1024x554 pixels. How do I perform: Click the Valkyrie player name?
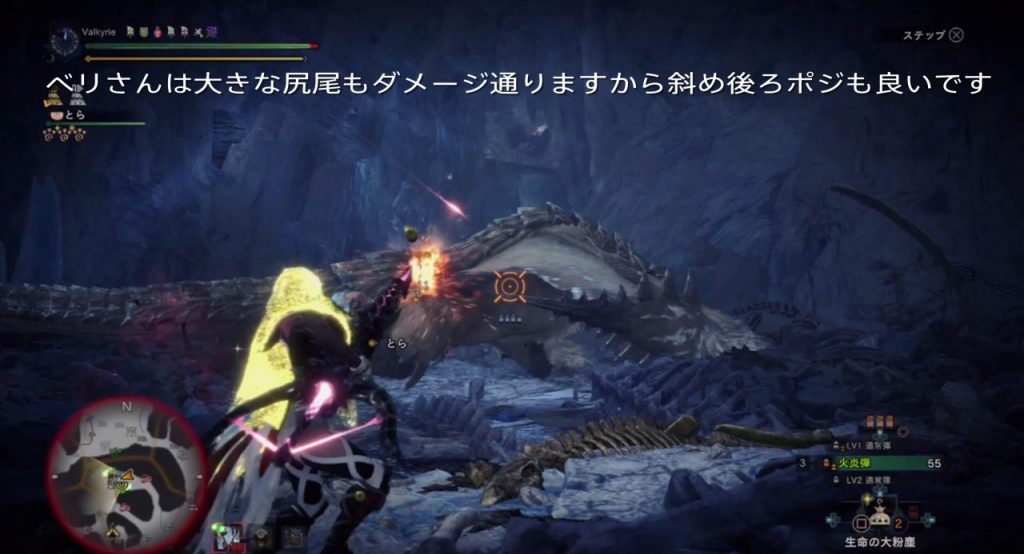[x=99, y=32]
